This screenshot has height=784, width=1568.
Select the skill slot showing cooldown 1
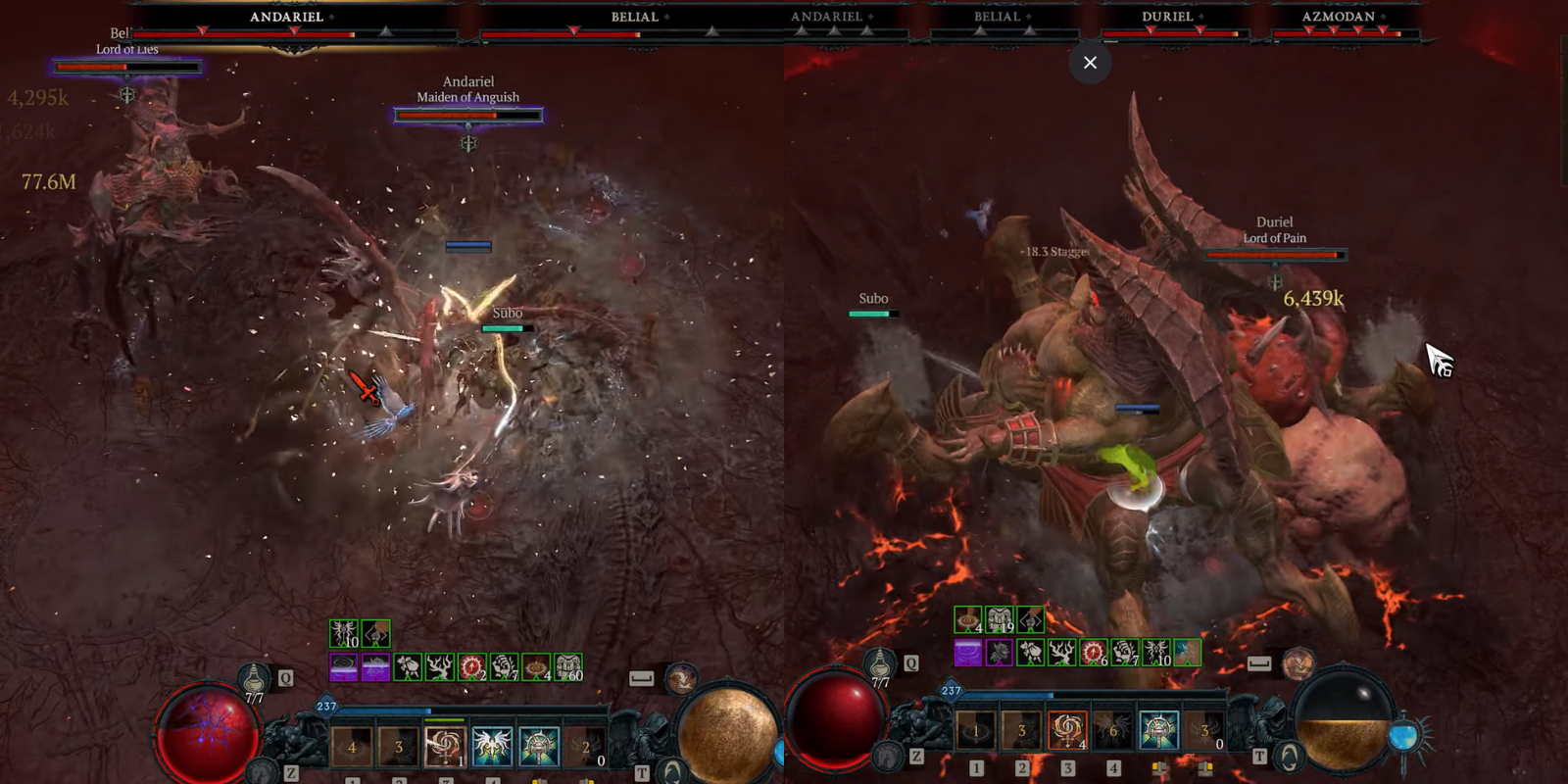click(976, 731)
